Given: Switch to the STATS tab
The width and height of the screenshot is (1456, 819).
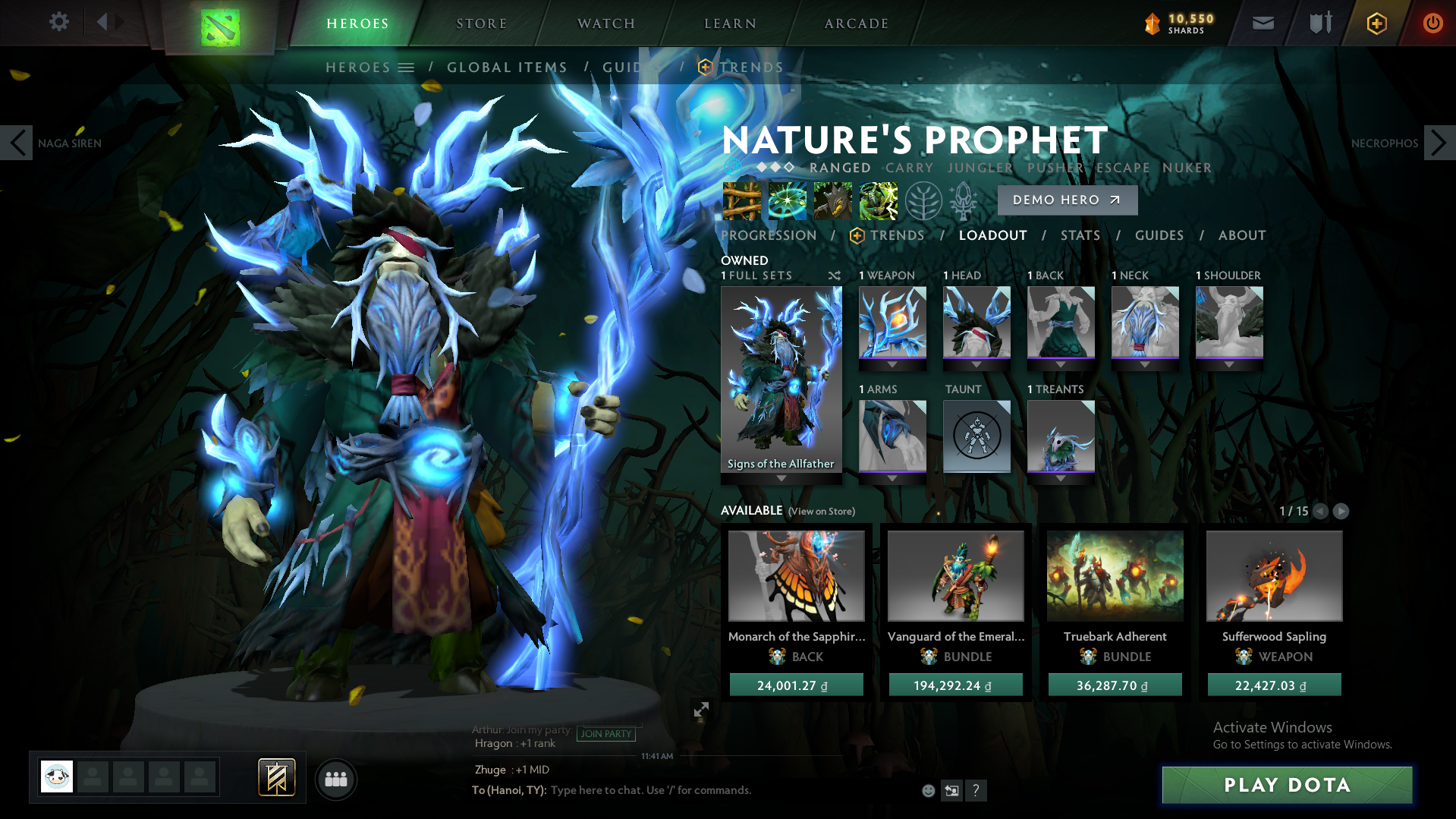Looking at the screenshot, I should coord(1080,235).
